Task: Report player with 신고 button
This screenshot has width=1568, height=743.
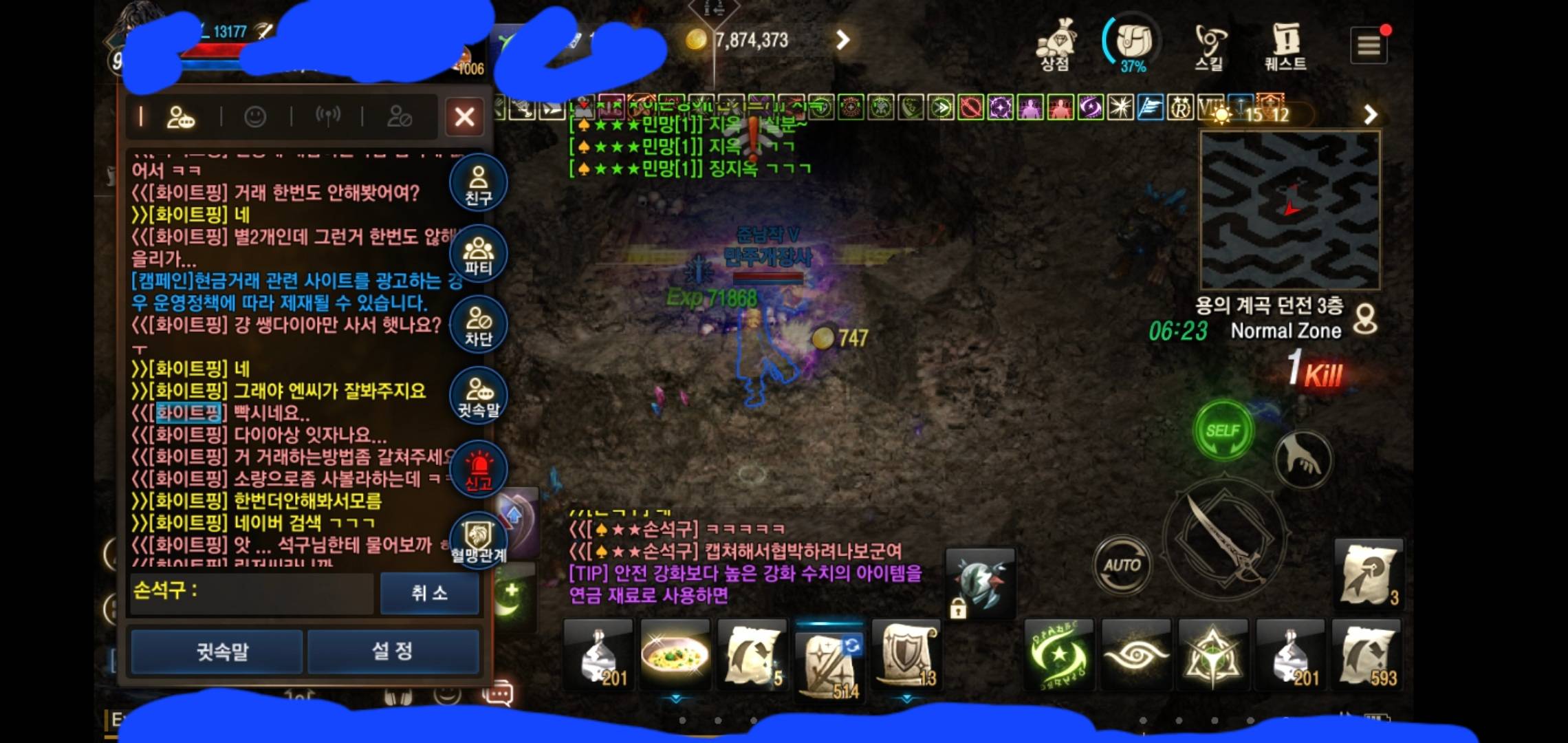Action: (x=478, y=470)
